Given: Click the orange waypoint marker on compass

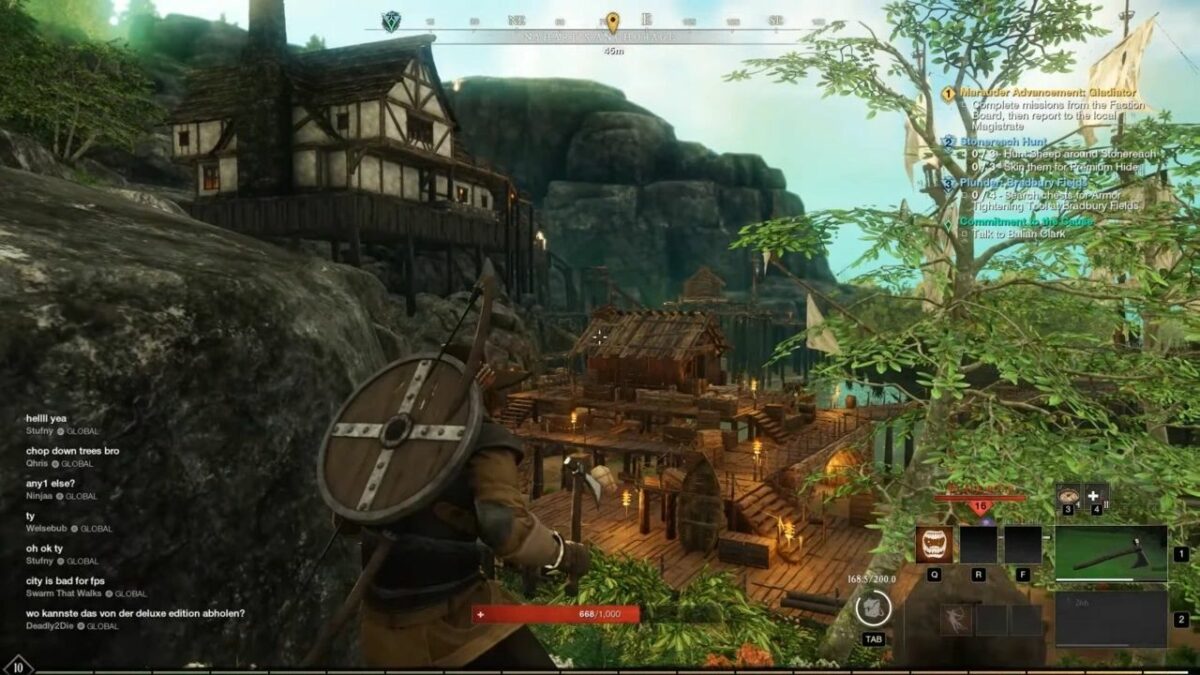Looking at the screenshot, I should click(613, 21).
